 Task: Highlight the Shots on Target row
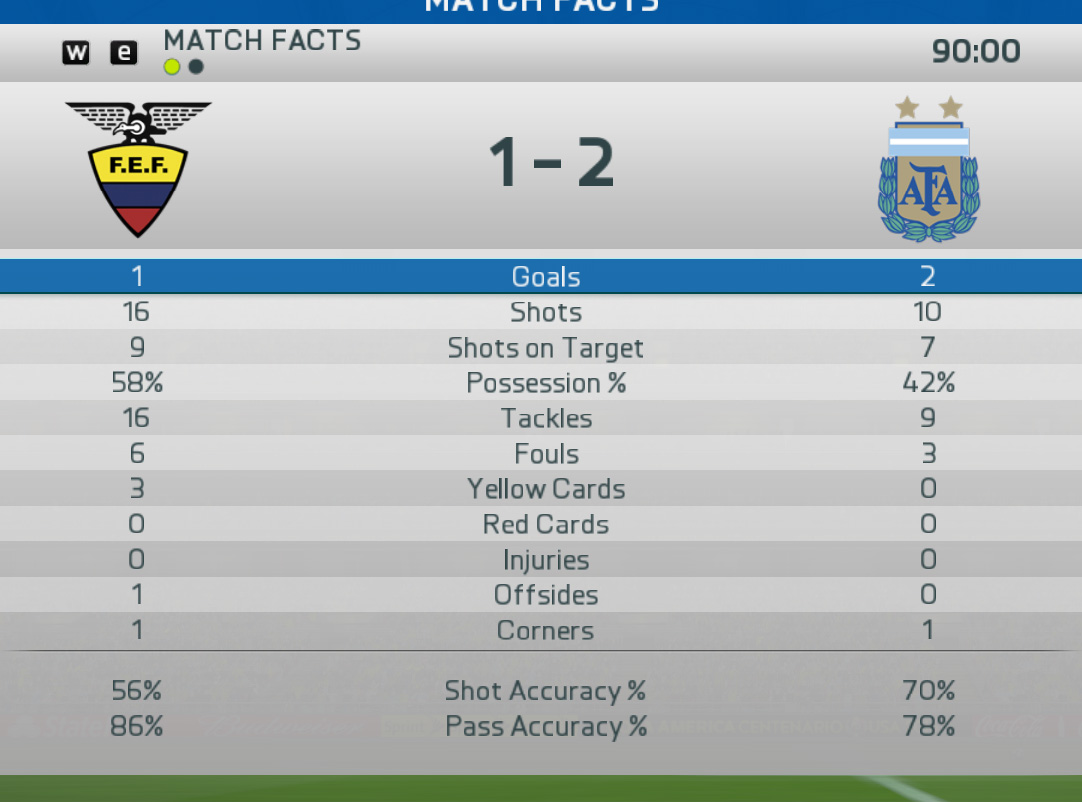[545, 348]
